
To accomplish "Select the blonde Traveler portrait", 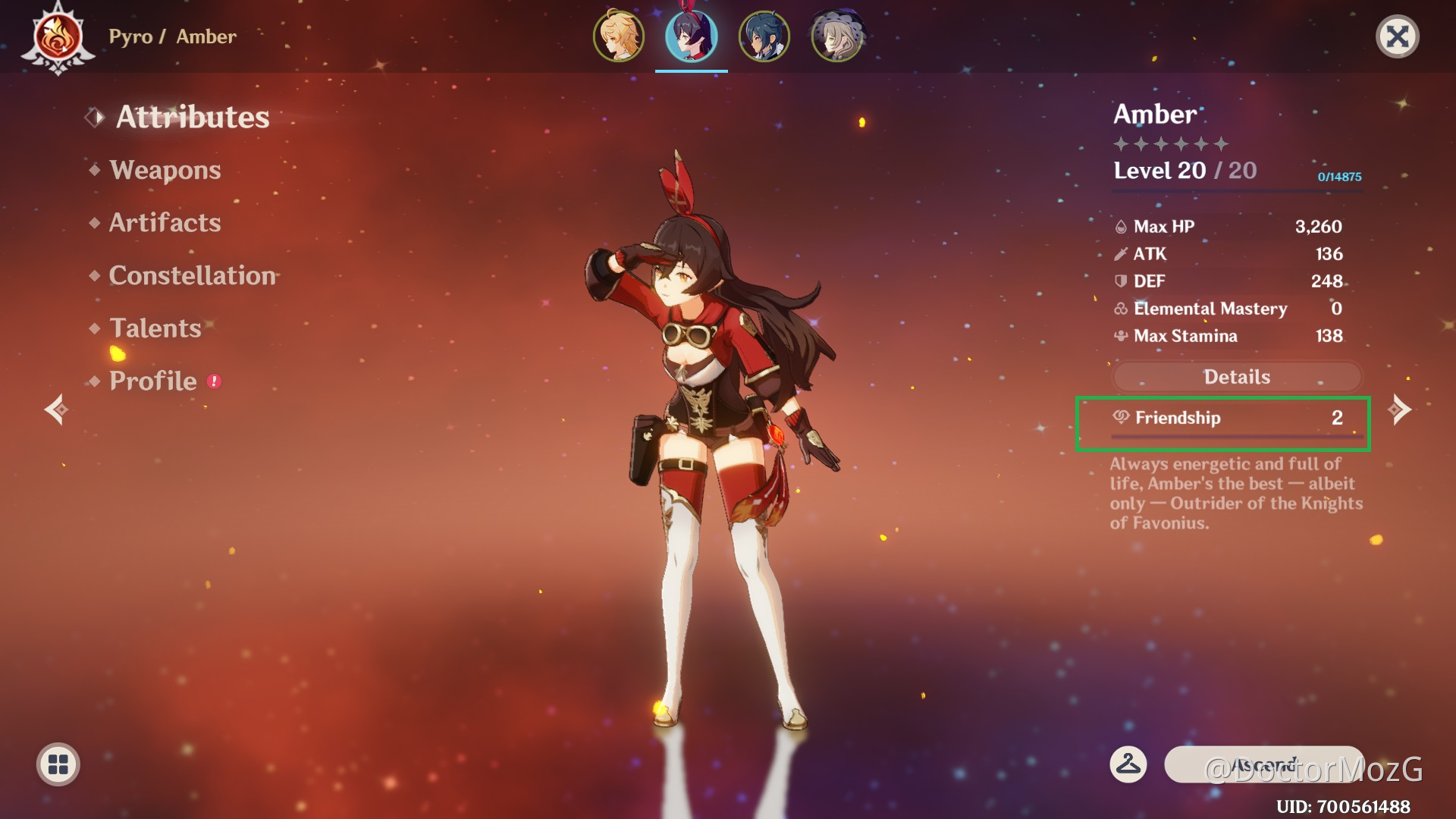I will tap(618, 36).
